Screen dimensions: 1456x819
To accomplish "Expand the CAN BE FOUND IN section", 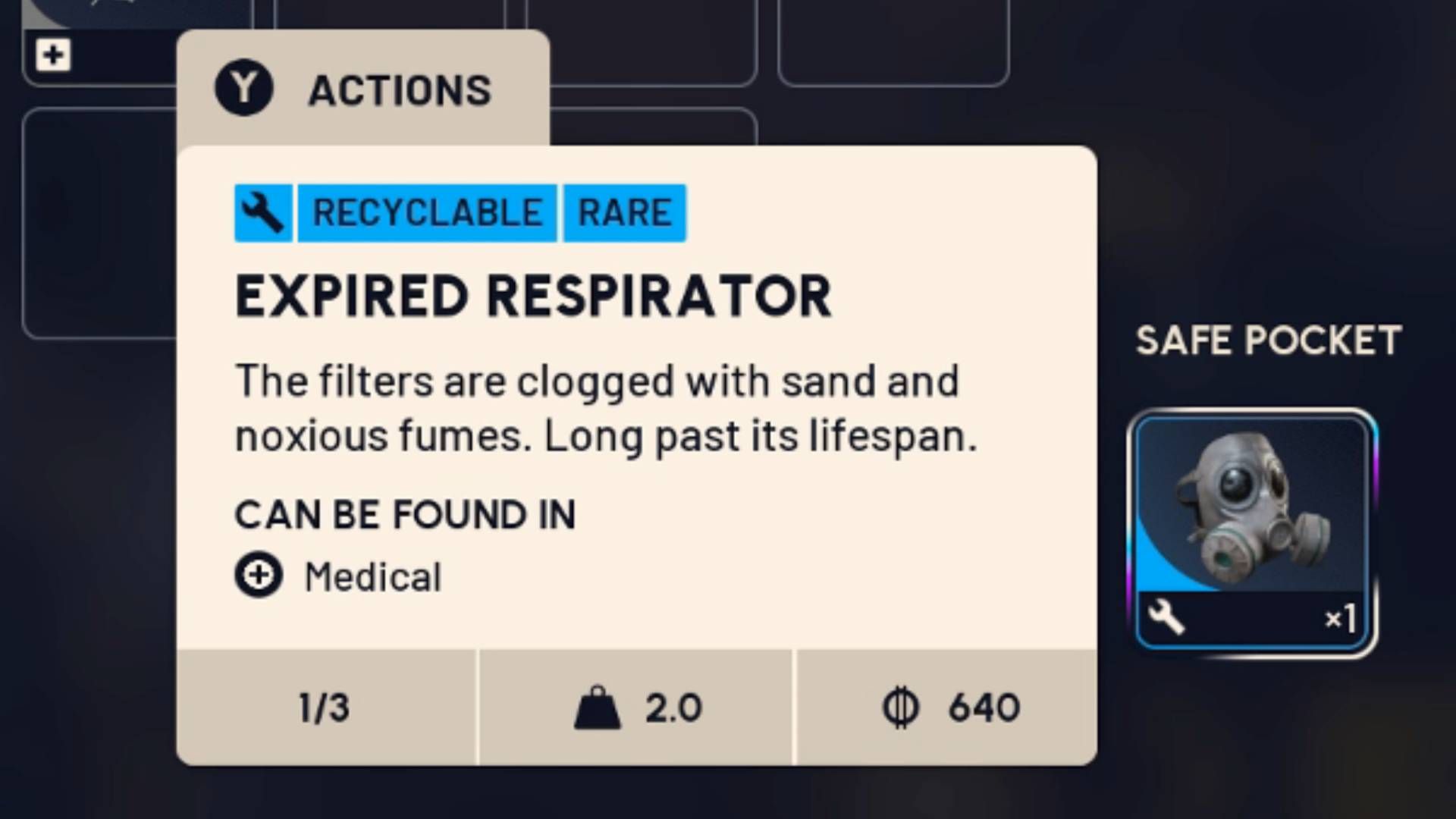I will [406, 515].
